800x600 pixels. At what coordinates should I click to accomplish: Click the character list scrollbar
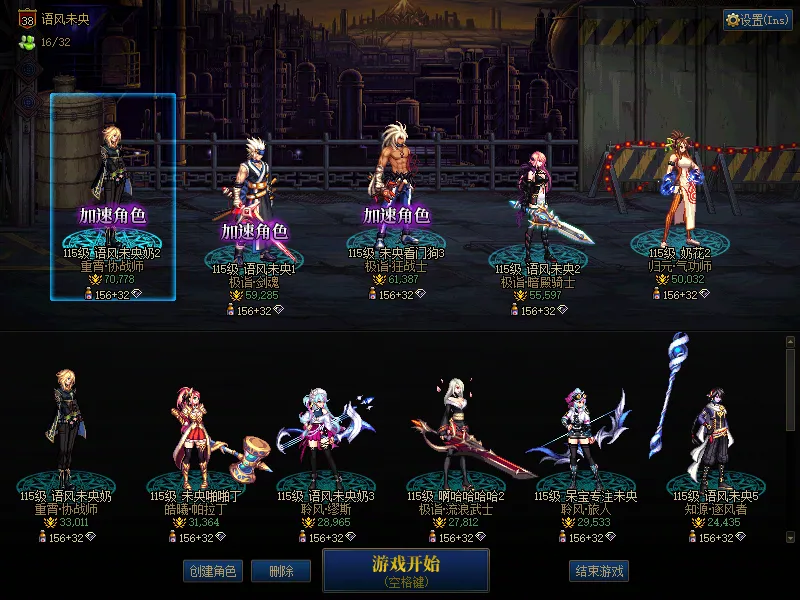coord(791,440)
